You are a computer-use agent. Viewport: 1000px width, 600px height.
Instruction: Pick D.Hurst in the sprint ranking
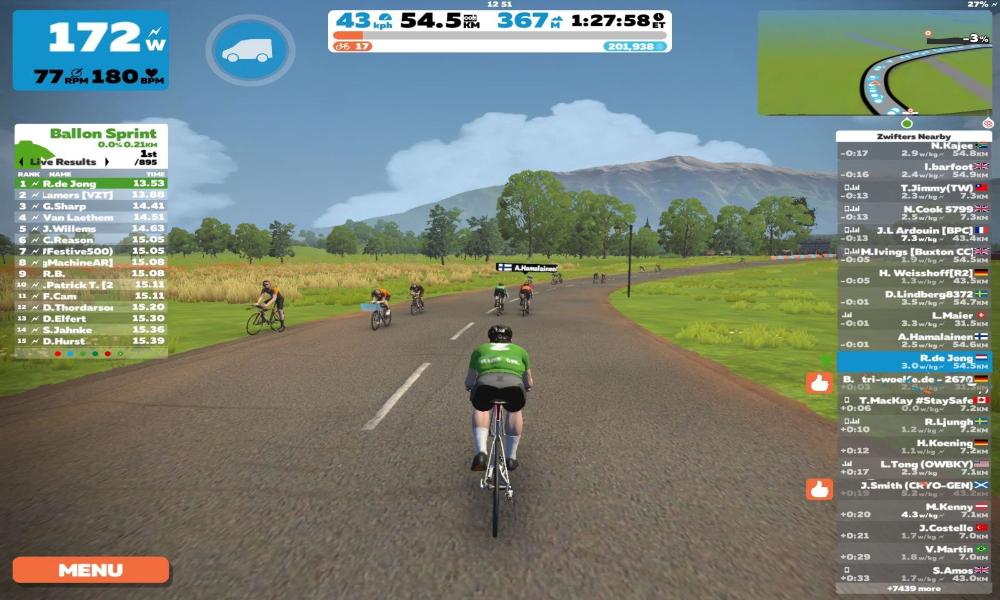[x=90, y=340]
